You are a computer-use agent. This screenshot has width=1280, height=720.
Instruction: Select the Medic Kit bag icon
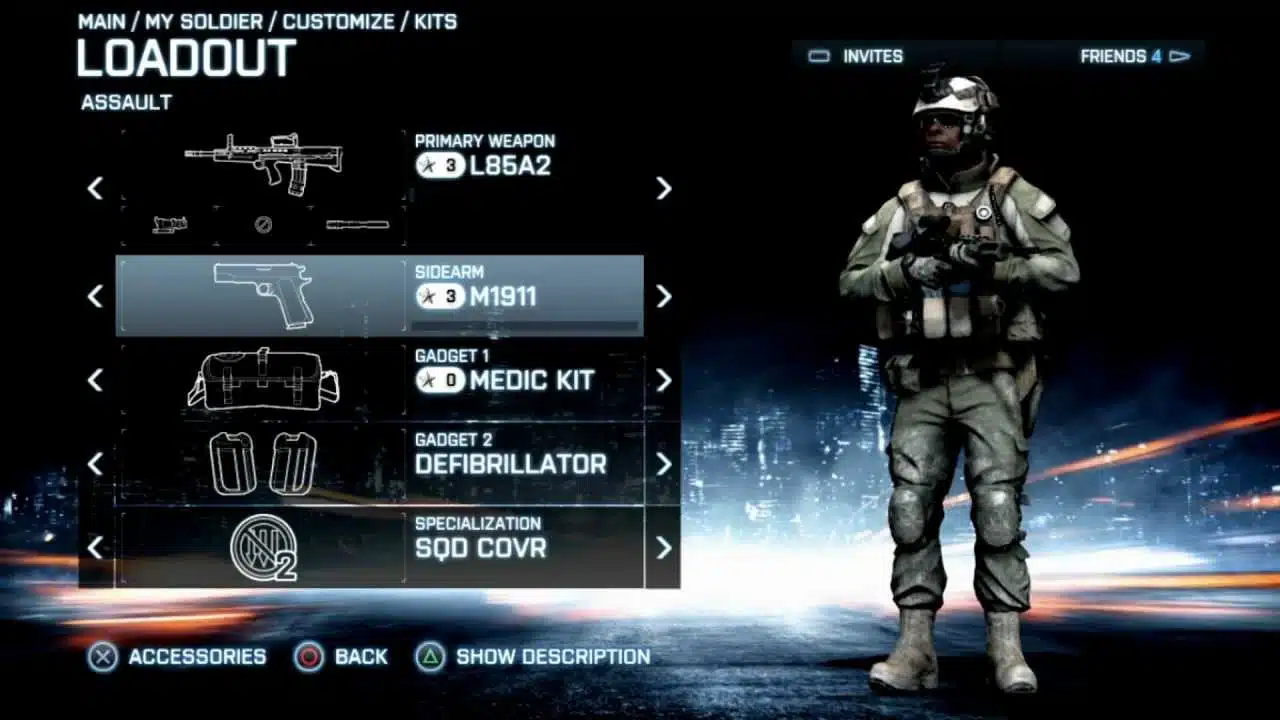(x=262, y=380)
